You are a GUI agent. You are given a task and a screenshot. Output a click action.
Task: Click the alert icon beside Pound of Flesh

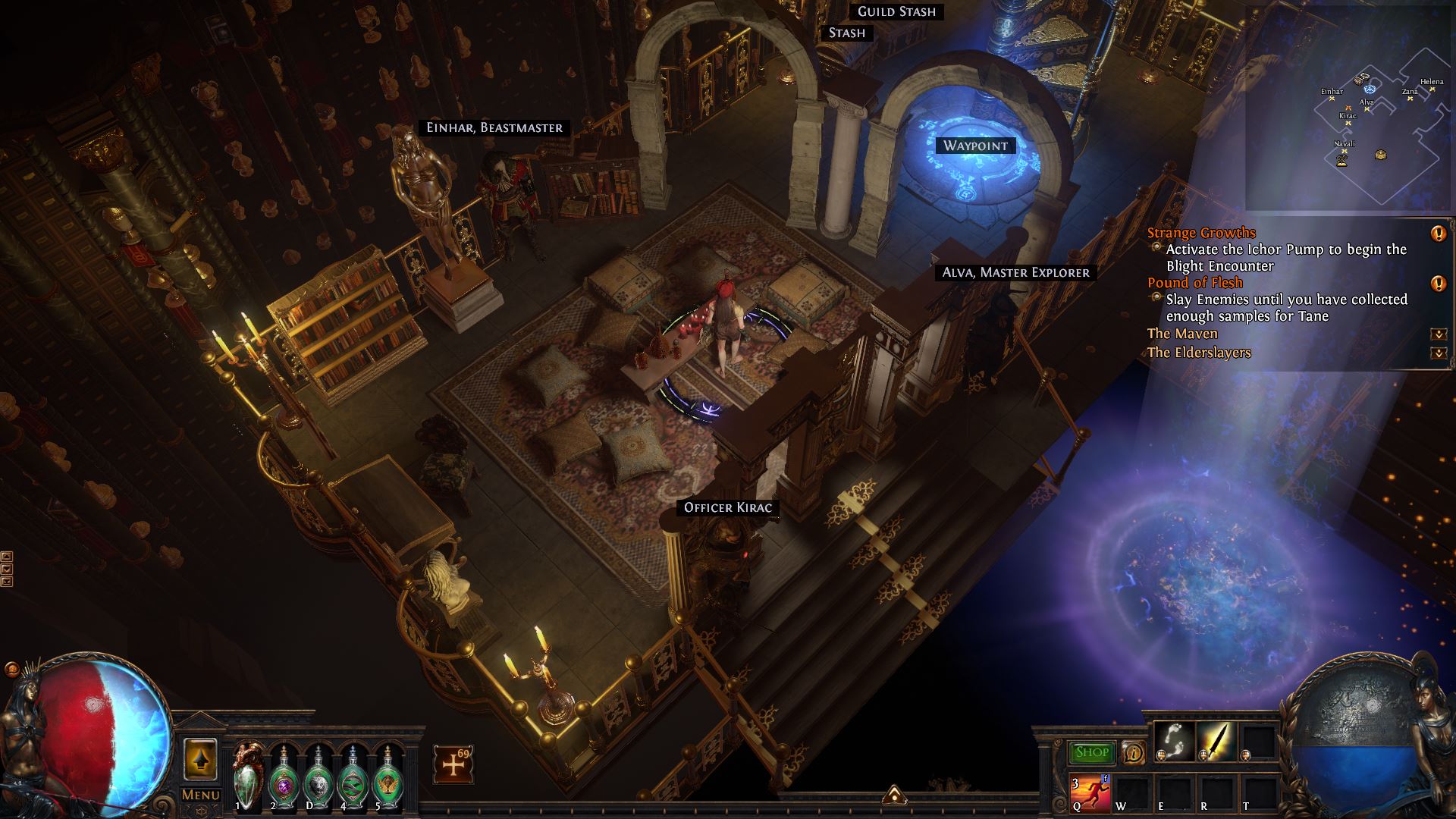coord(1438,284)
